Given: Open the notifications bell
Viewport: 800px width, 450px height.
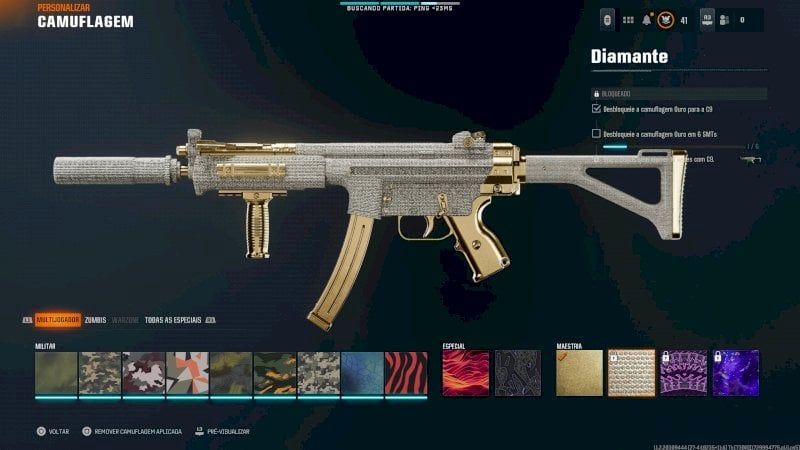Looking at the screenshot, I should coord(647,19).
